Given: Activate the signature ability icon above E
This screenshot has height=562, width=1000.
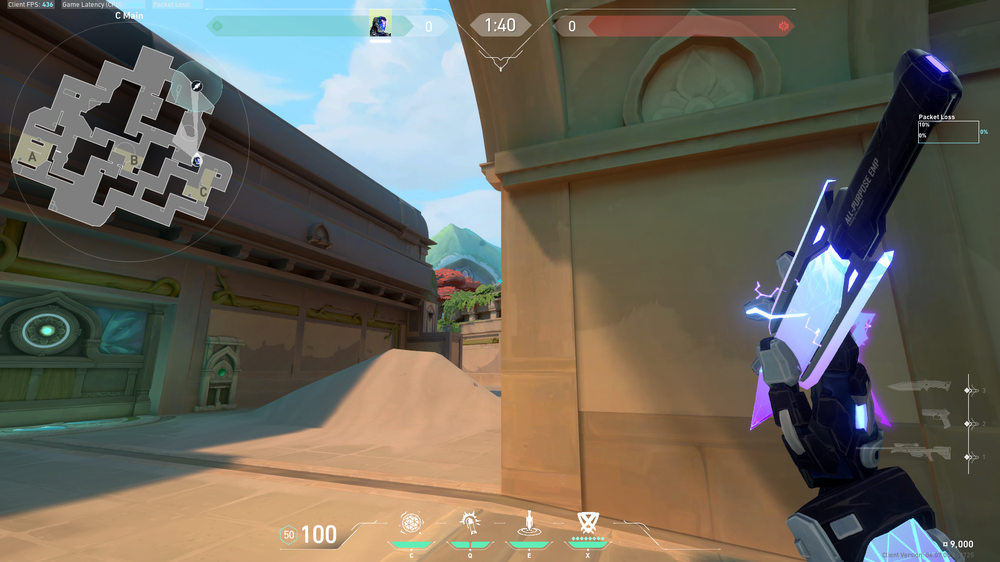Looking at the screenshot, I should pyautogui.click(x=528, y=522).
